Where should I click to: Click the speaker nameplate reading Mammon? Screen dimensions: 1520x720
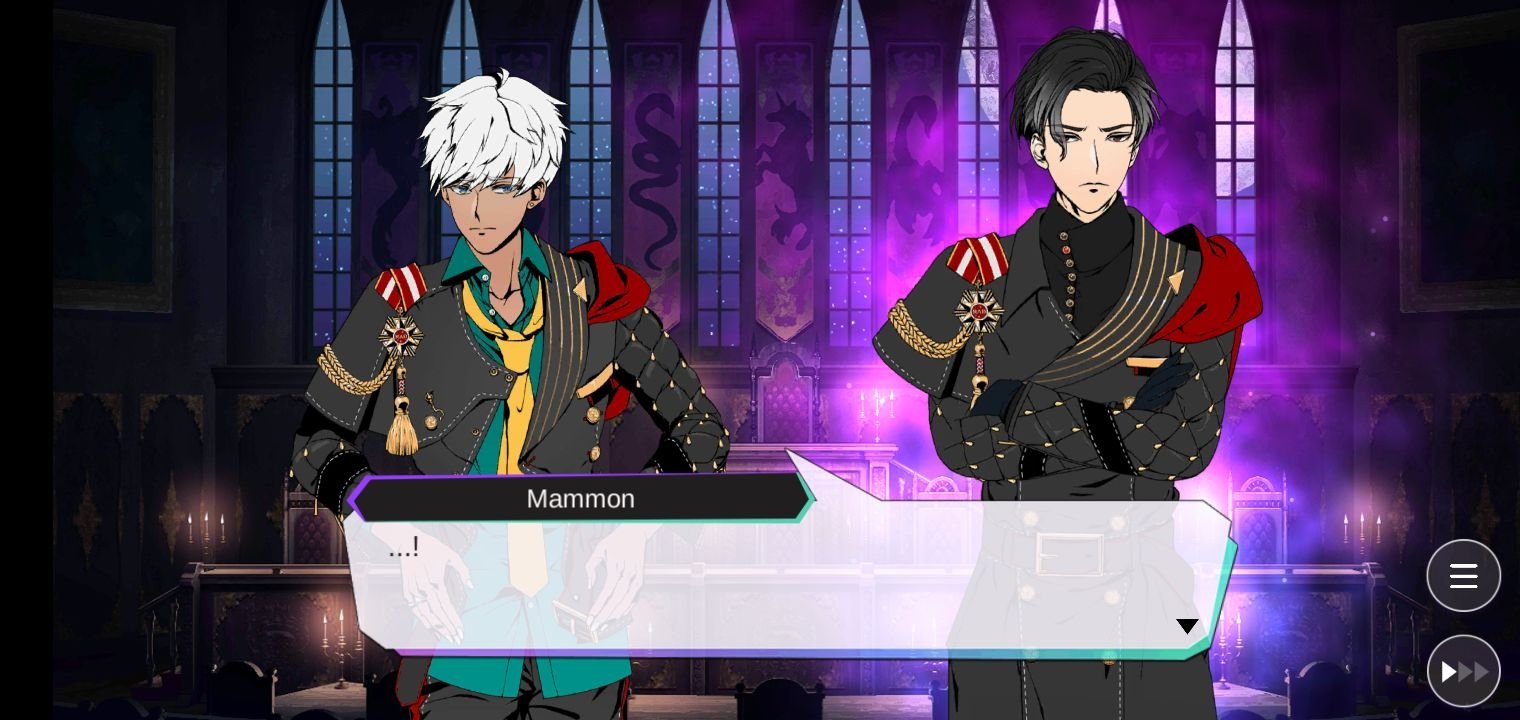pos(581,498)
